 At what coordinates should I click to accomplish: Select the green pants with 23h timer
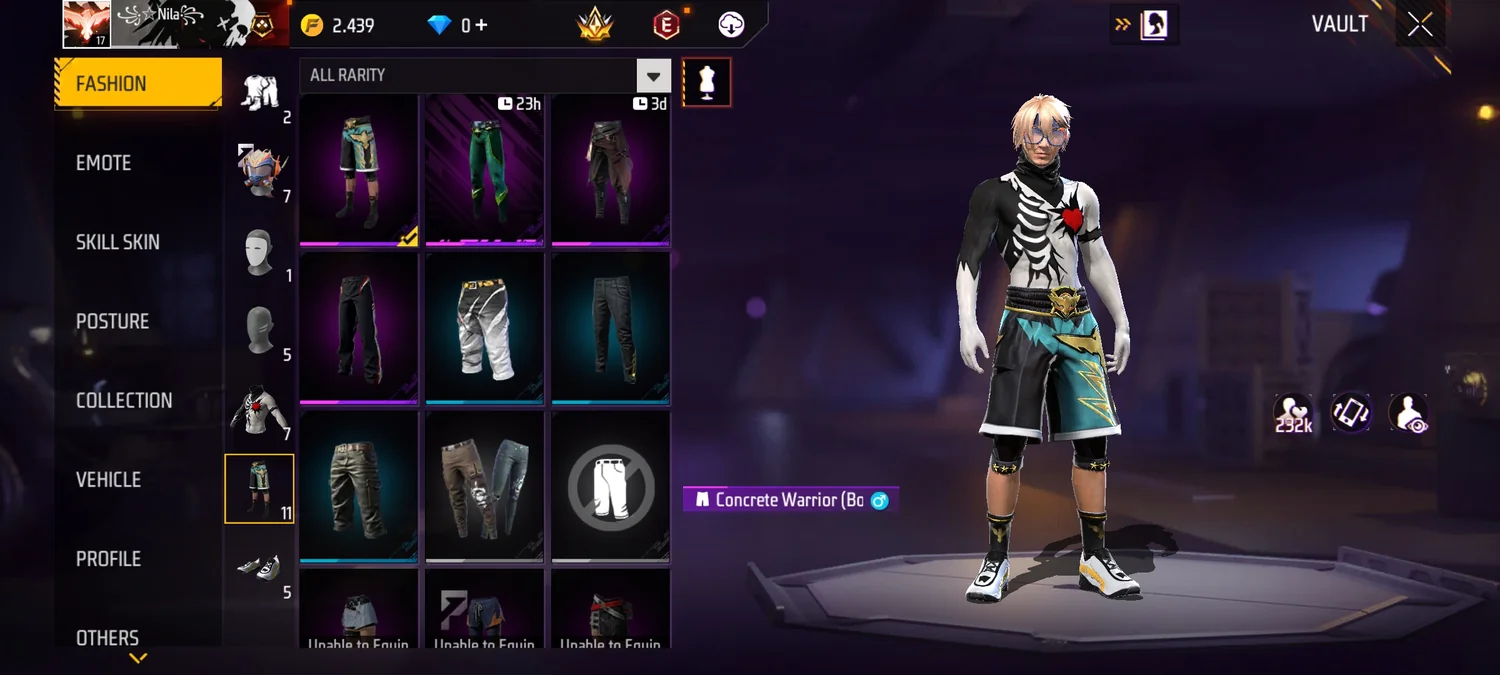pyautogui.click(x=485, y=168)
